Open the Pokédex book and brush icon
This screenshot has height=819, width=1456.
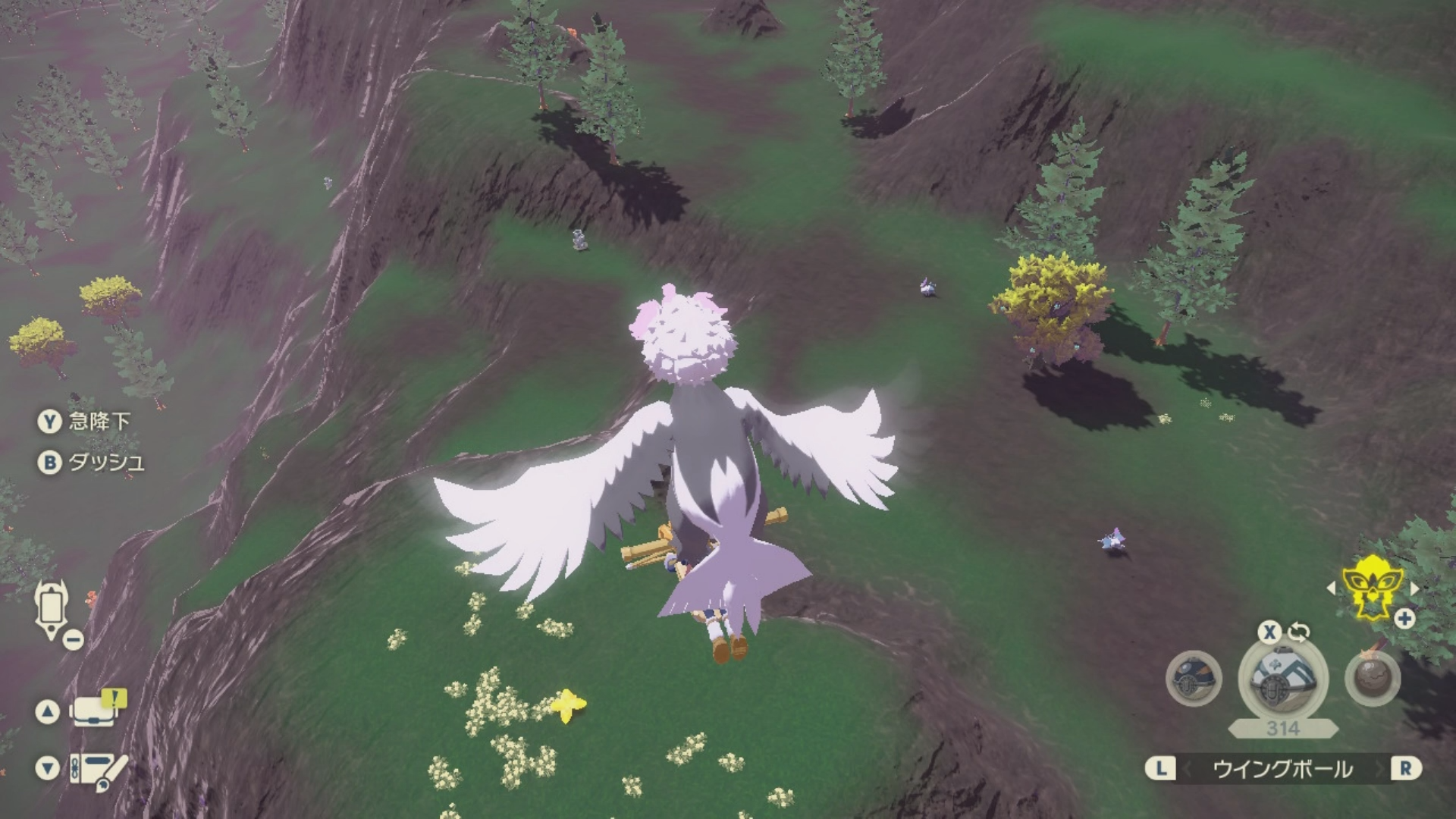click(x=98, y=768)
